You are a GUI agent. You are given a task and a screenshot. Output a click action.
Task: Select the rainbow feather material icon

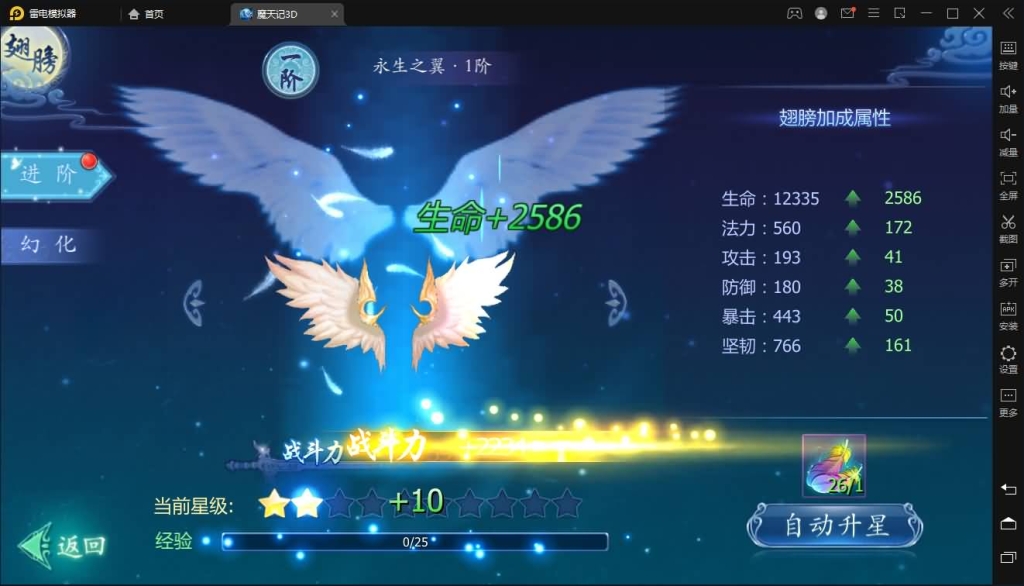[x=834, y=465]
